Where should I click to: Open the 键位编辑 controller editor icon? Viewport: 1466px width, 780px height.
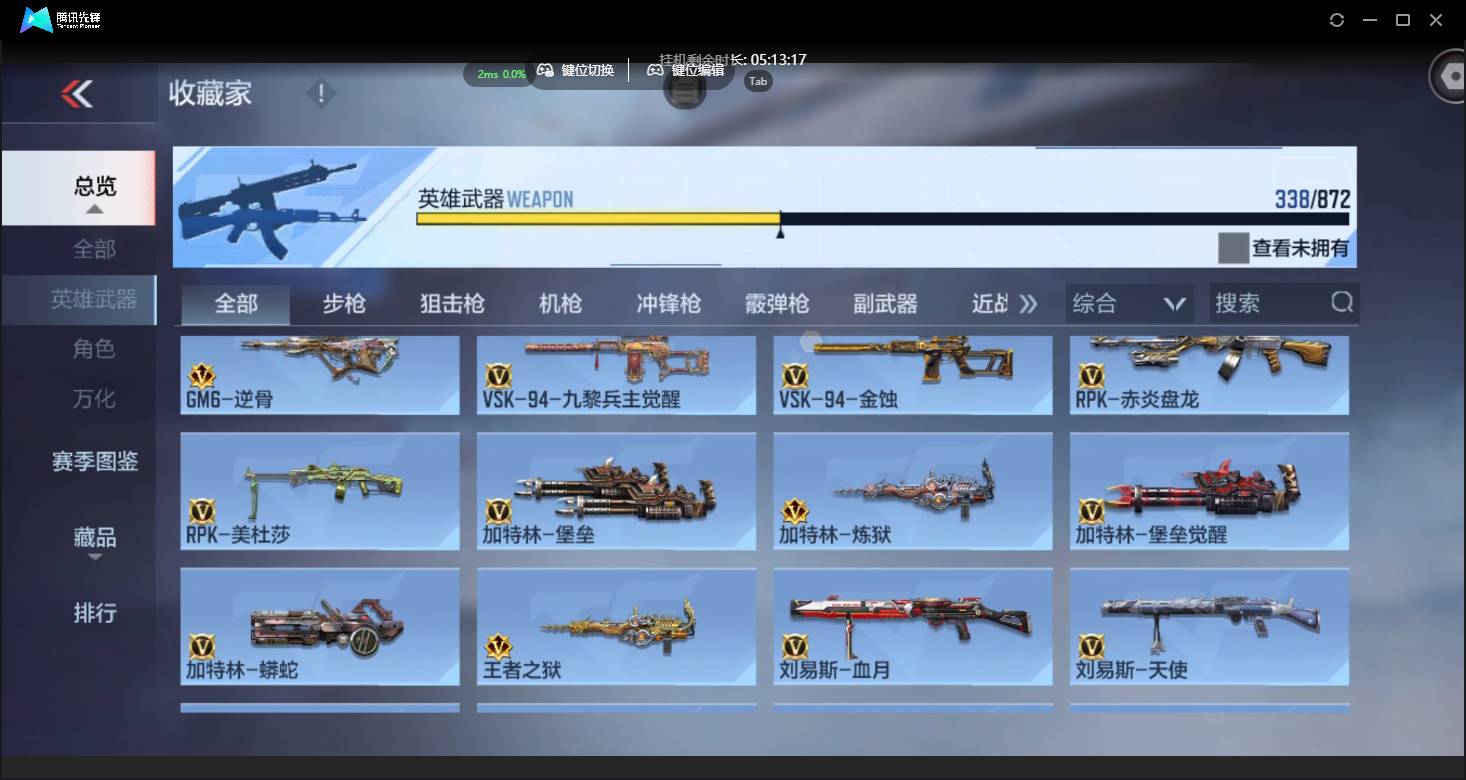point(655,70)
